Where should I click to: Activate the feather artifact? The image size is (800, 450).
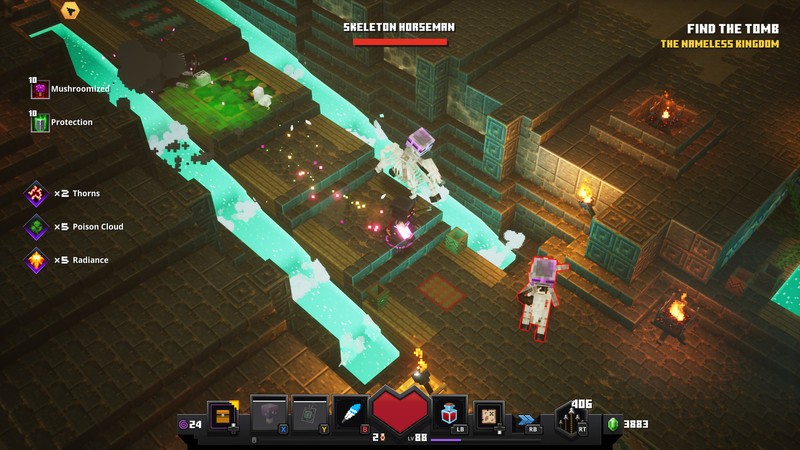348,414
